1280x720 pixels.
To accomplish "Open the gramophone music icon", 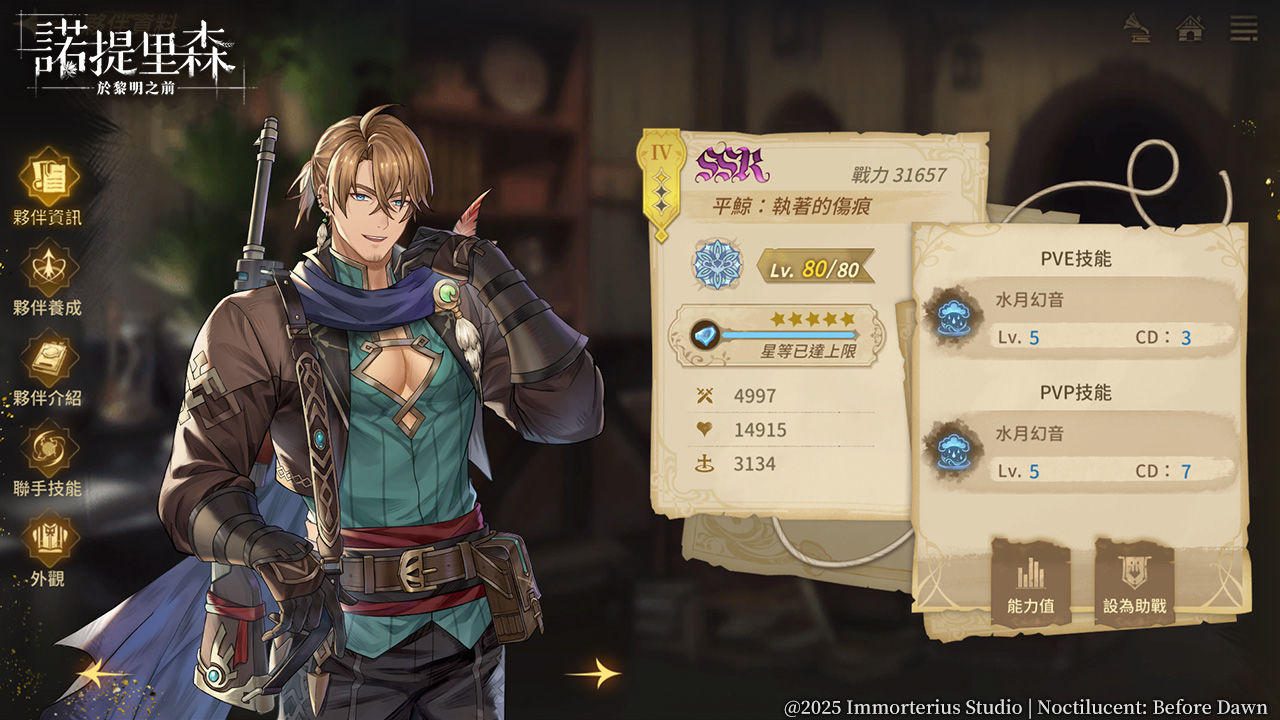I will pyautogui.click(x=1136, y=27).
